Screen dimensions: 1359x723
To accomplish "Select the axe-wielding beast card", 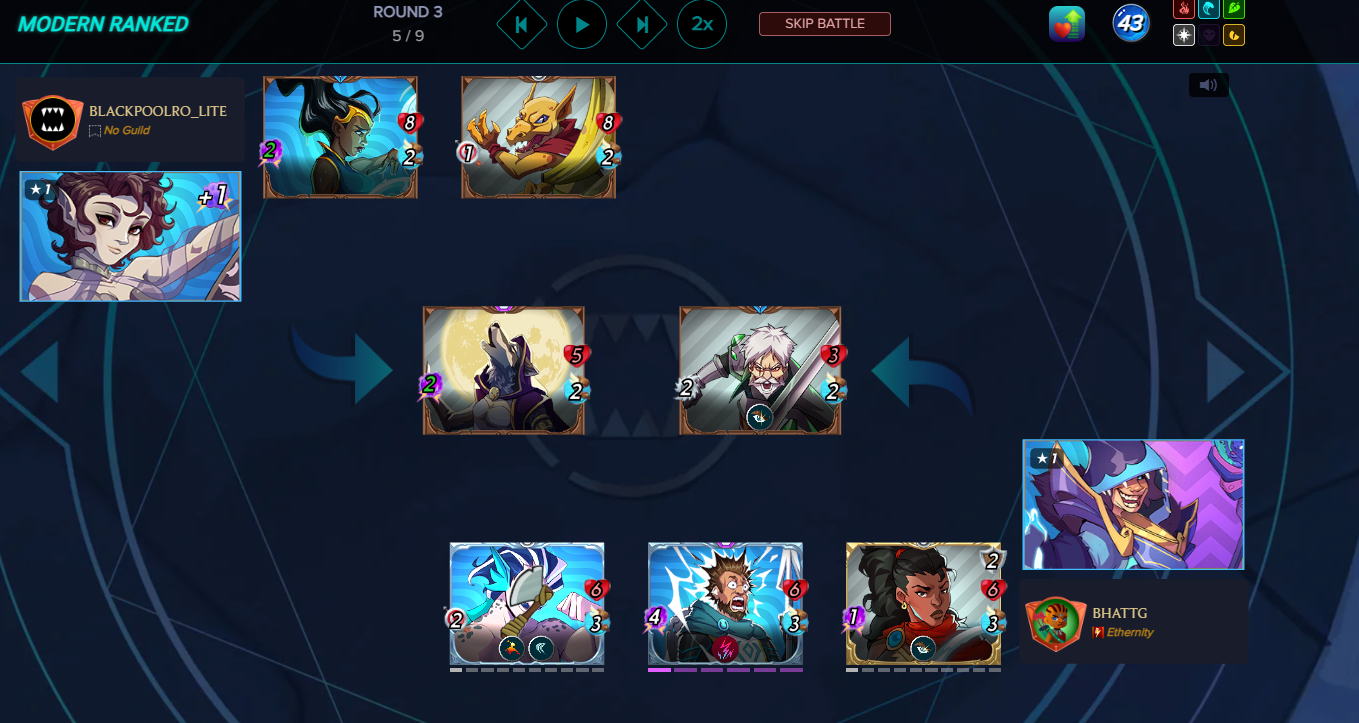I will tap(527, 603).
